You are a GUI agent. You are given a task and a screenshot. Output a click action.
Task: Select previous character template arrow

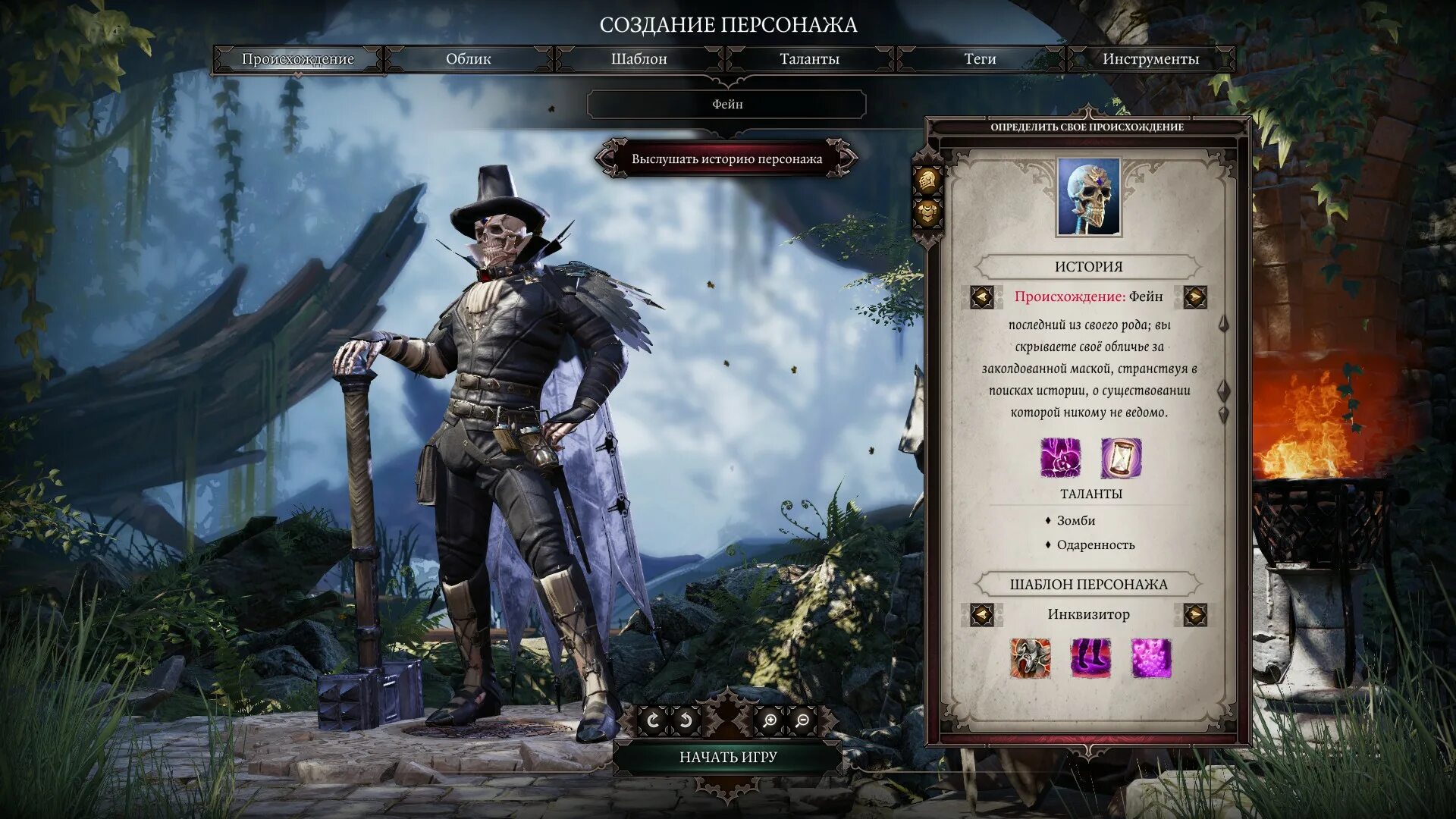coord(982,614)
